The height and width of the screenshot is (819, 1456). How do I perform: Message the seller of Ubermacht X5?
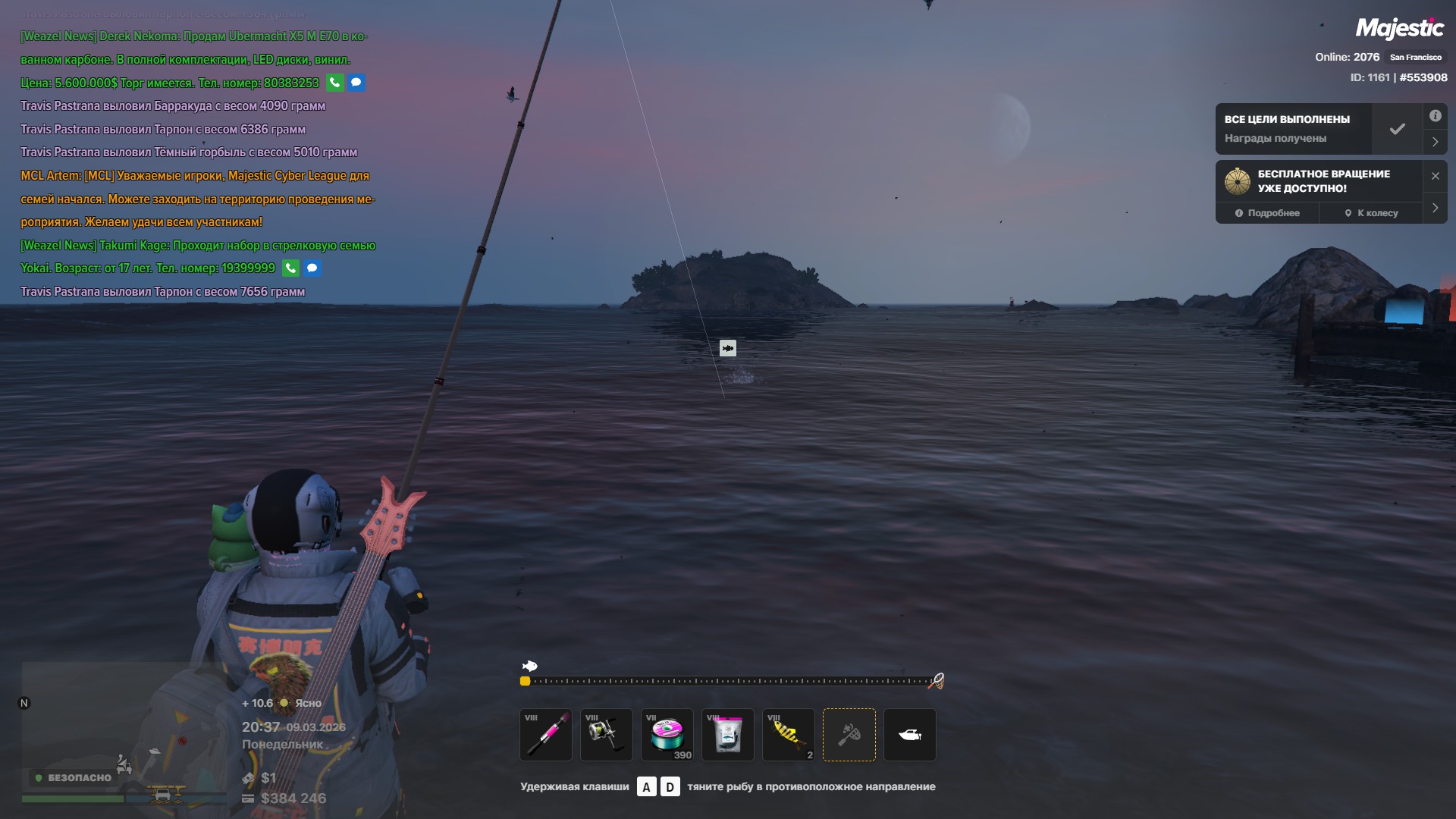[x=356, y=83]
